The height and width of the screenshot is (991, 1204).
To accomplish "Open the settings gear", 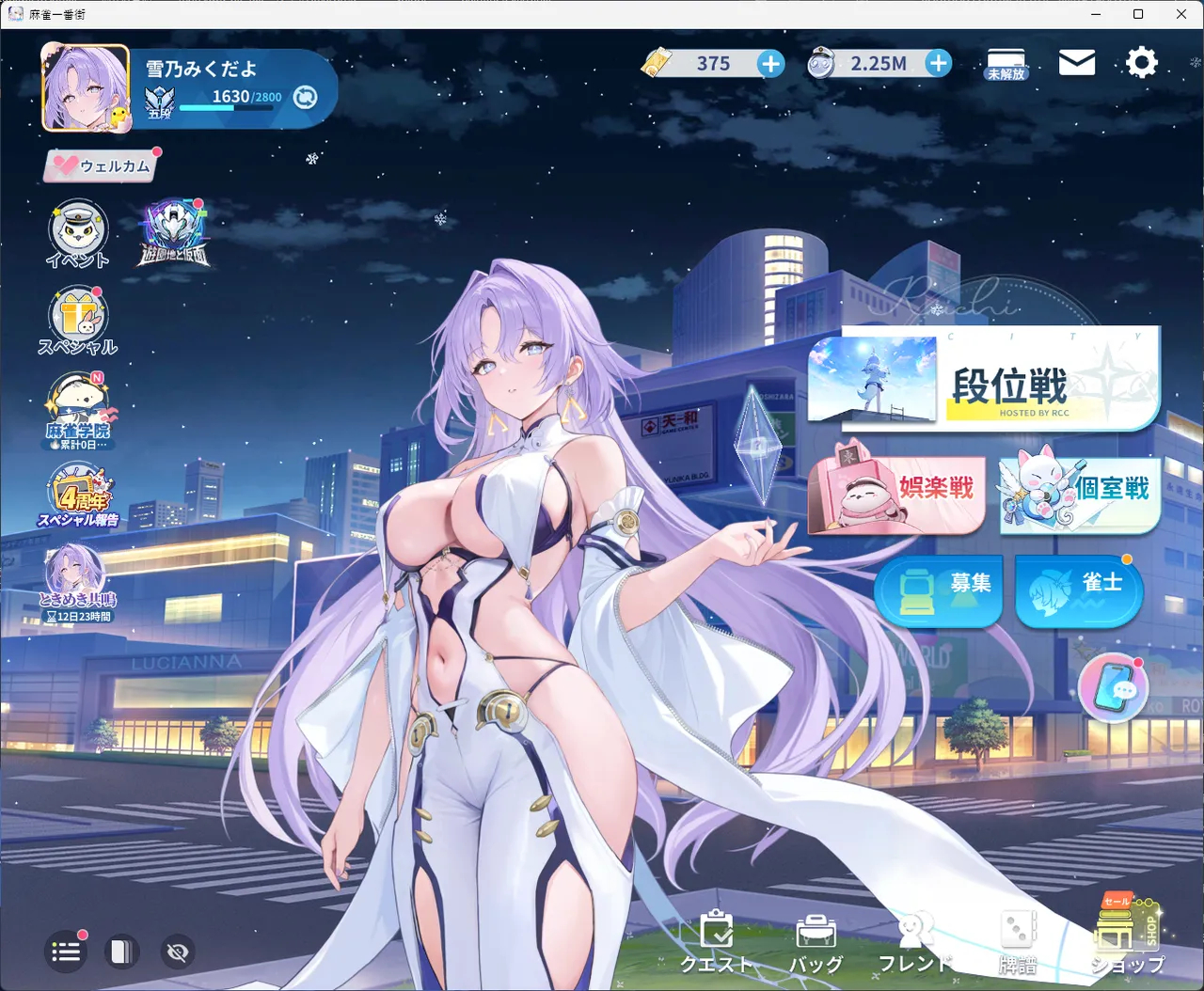I will [1141, 62].
